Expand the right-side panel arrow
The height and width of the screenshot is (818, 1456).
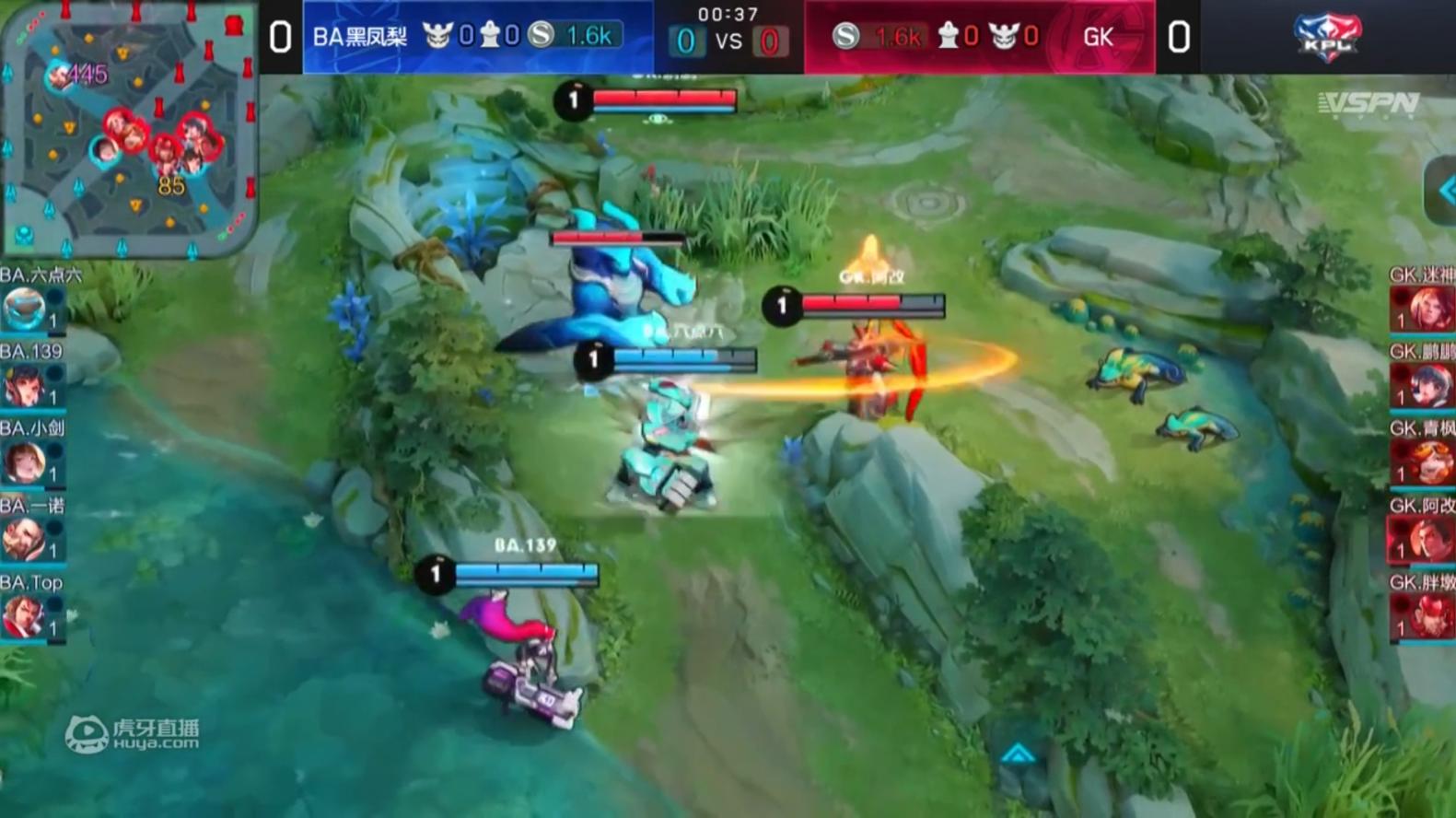click(x=1443, y=192)
